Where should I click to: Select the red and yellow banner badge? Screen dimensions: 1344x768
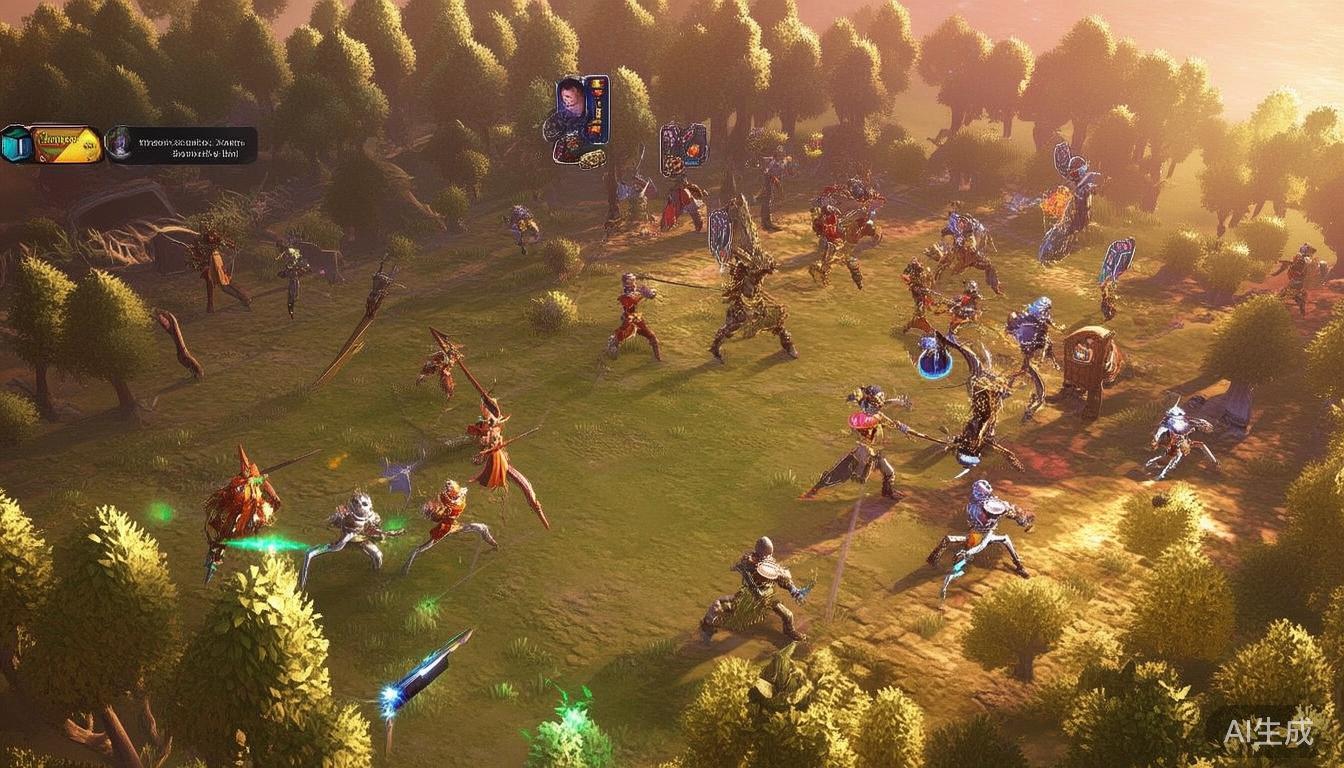tap(66, 144)
